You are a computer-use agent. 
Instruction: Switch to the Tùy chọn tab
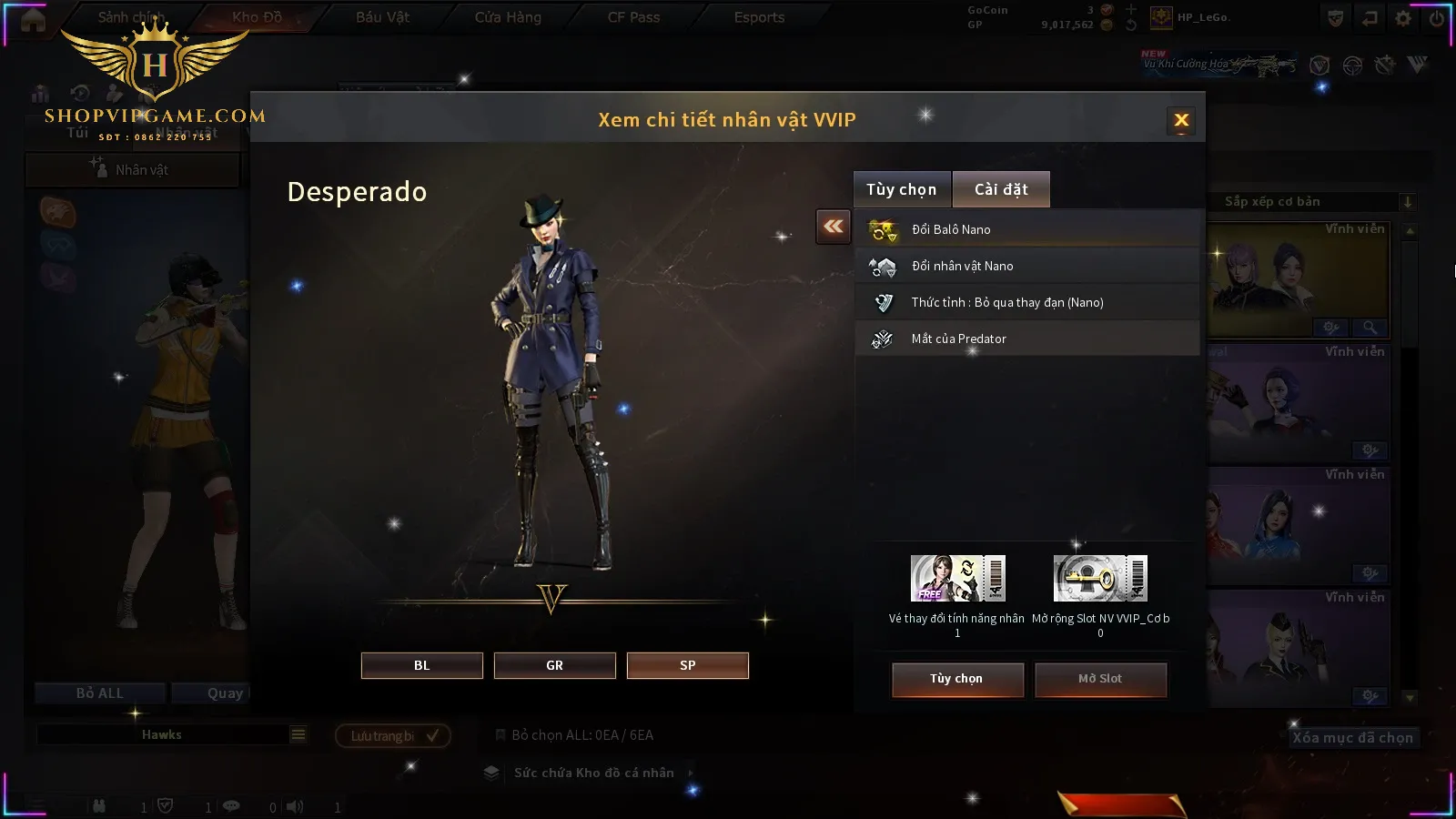pyautogui.click(x=901, y=189)
